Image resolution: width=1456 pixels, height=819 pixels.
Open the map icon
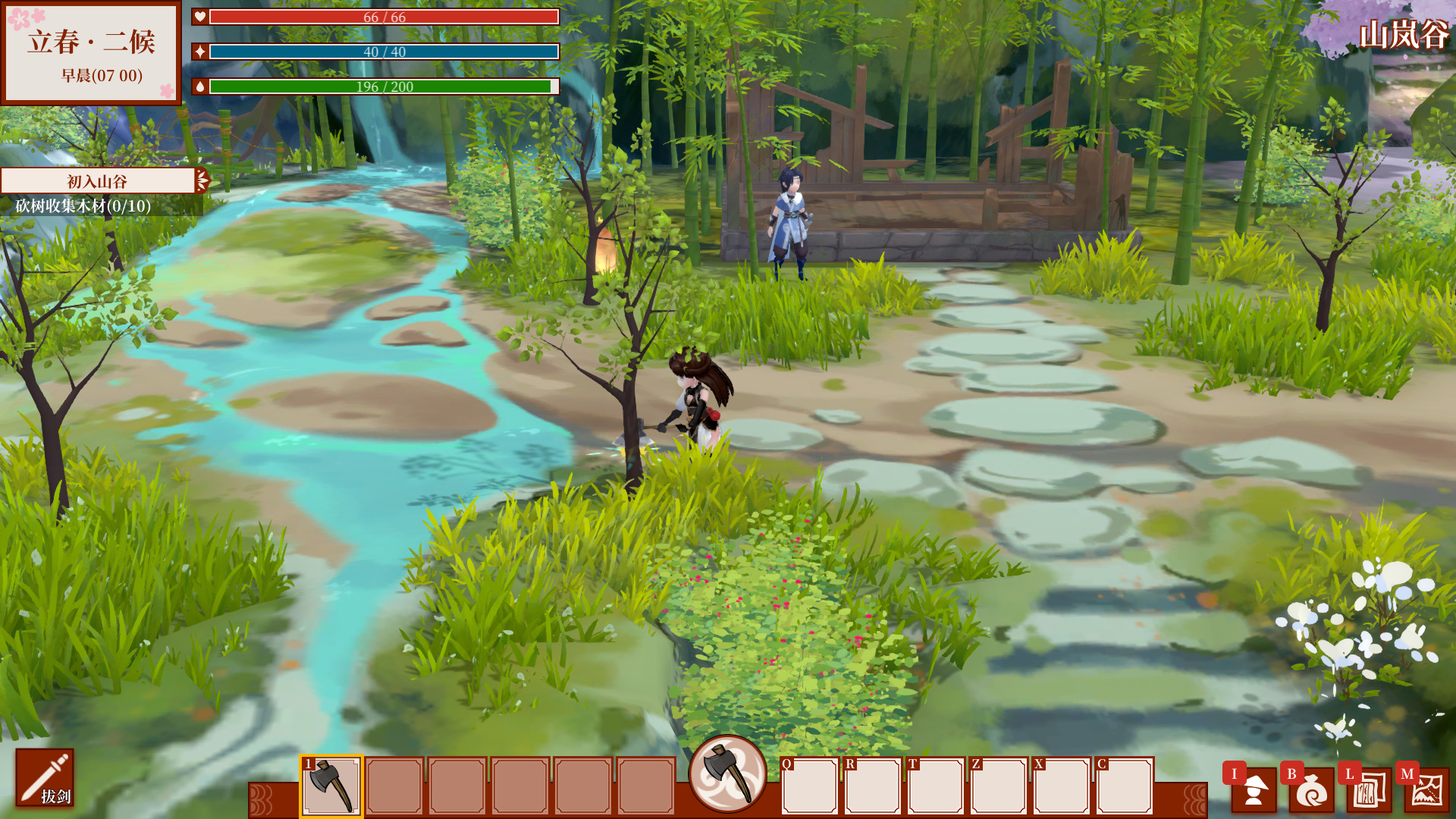1426,790
